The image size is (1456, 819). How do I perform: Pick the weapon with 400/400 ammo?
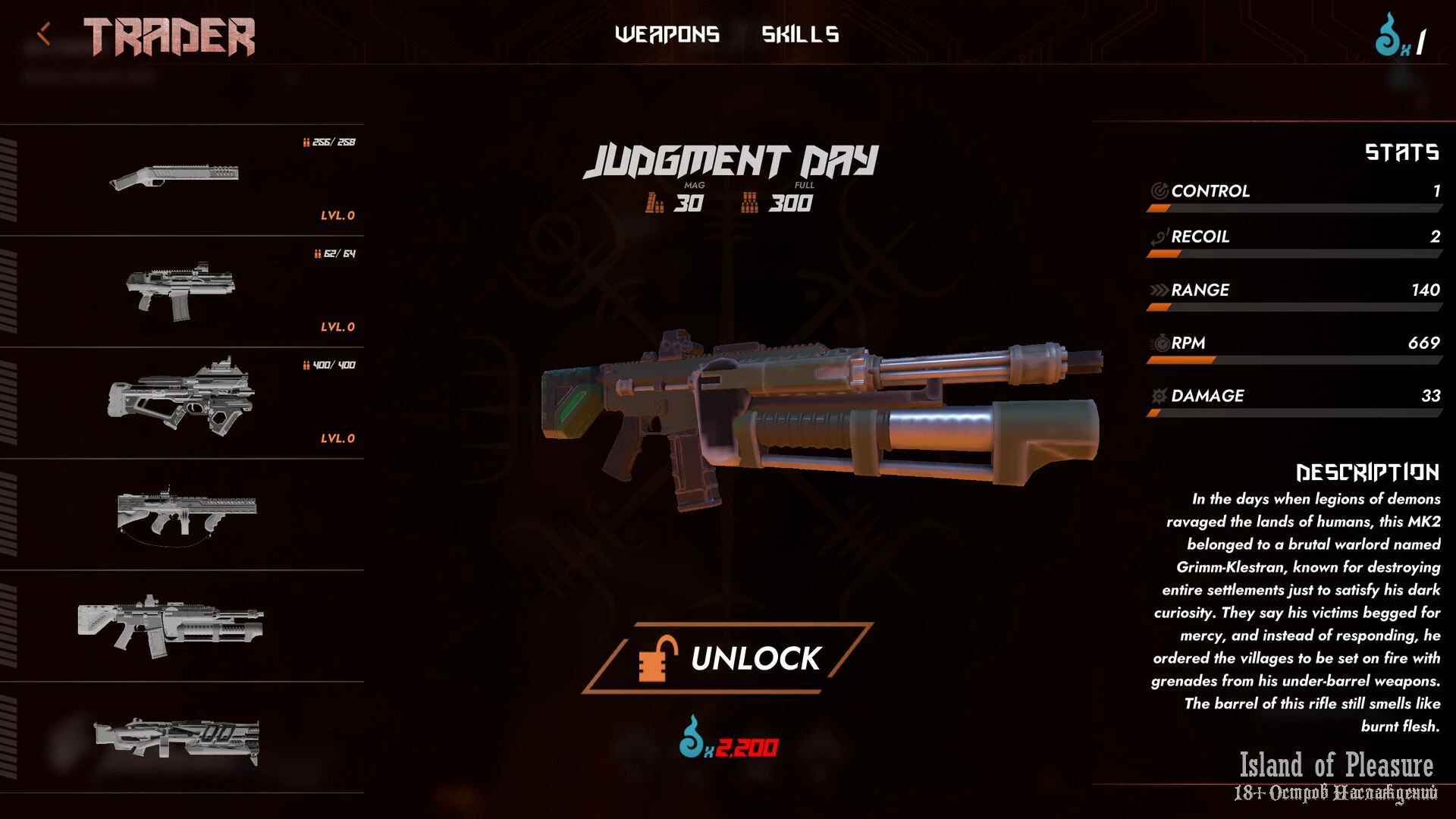[x=182, y=402]
